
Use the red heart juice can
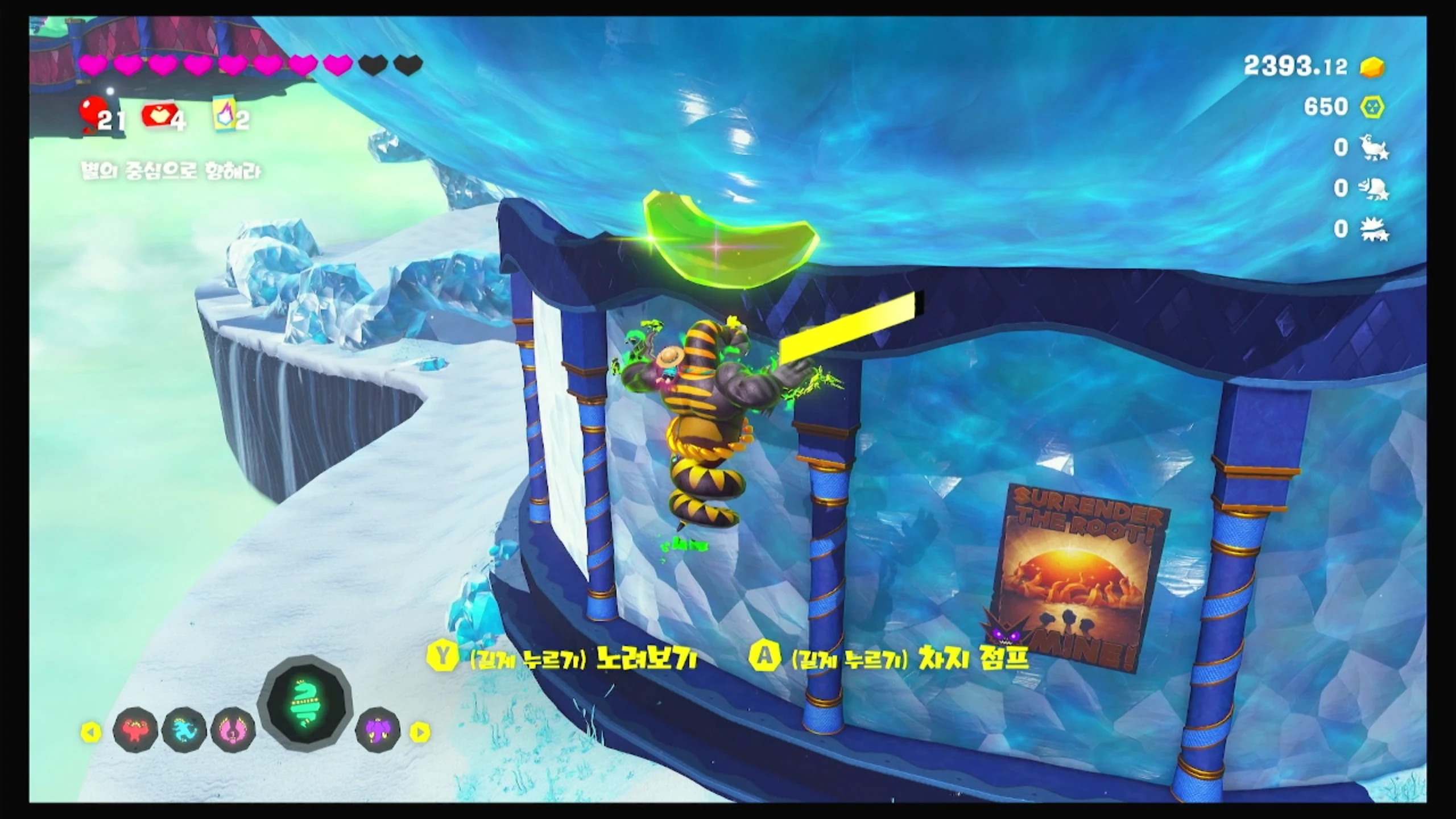pos(156,115)
